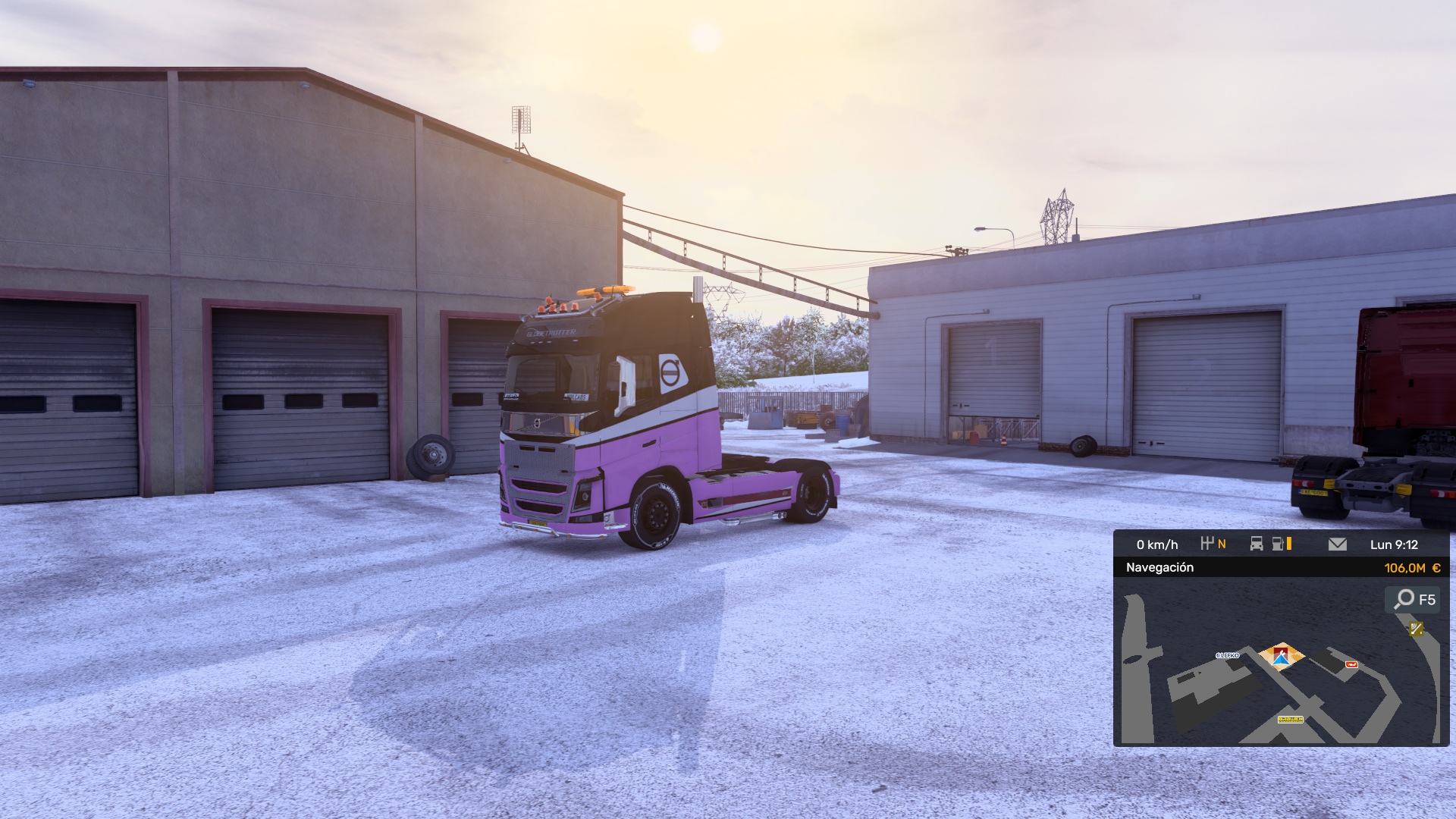1456x819 pixels.
Task: Click the truck damage status icon
Action: tap(1257, 544)
